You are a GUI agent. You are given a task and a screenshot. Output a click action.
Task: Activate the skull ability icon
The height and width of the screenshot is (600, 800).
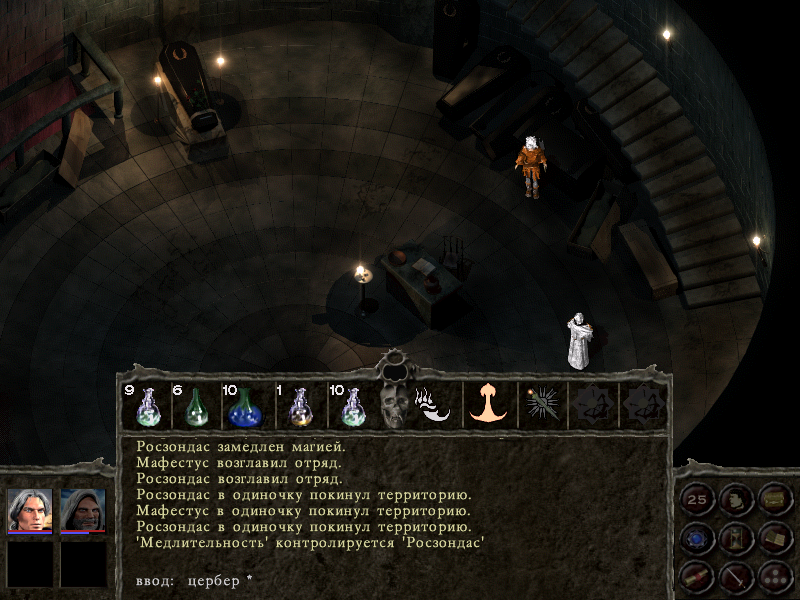(x=393, y=405)
